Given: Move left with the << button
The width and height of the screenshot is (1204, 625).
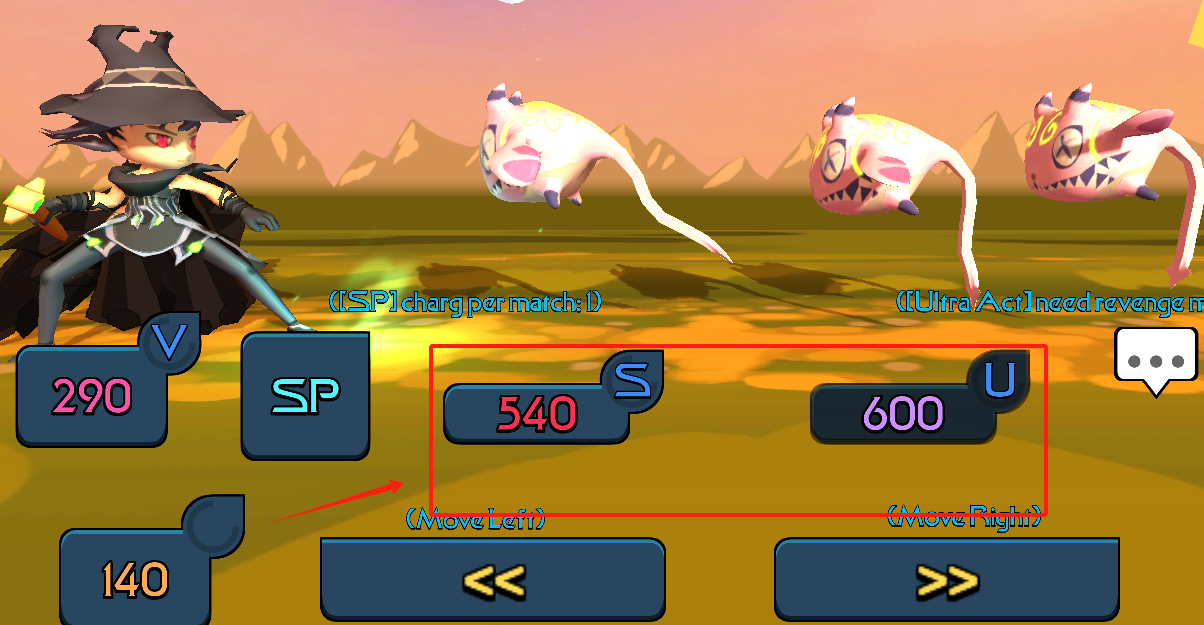Looking at the screenshot, I should pos(492,580).
